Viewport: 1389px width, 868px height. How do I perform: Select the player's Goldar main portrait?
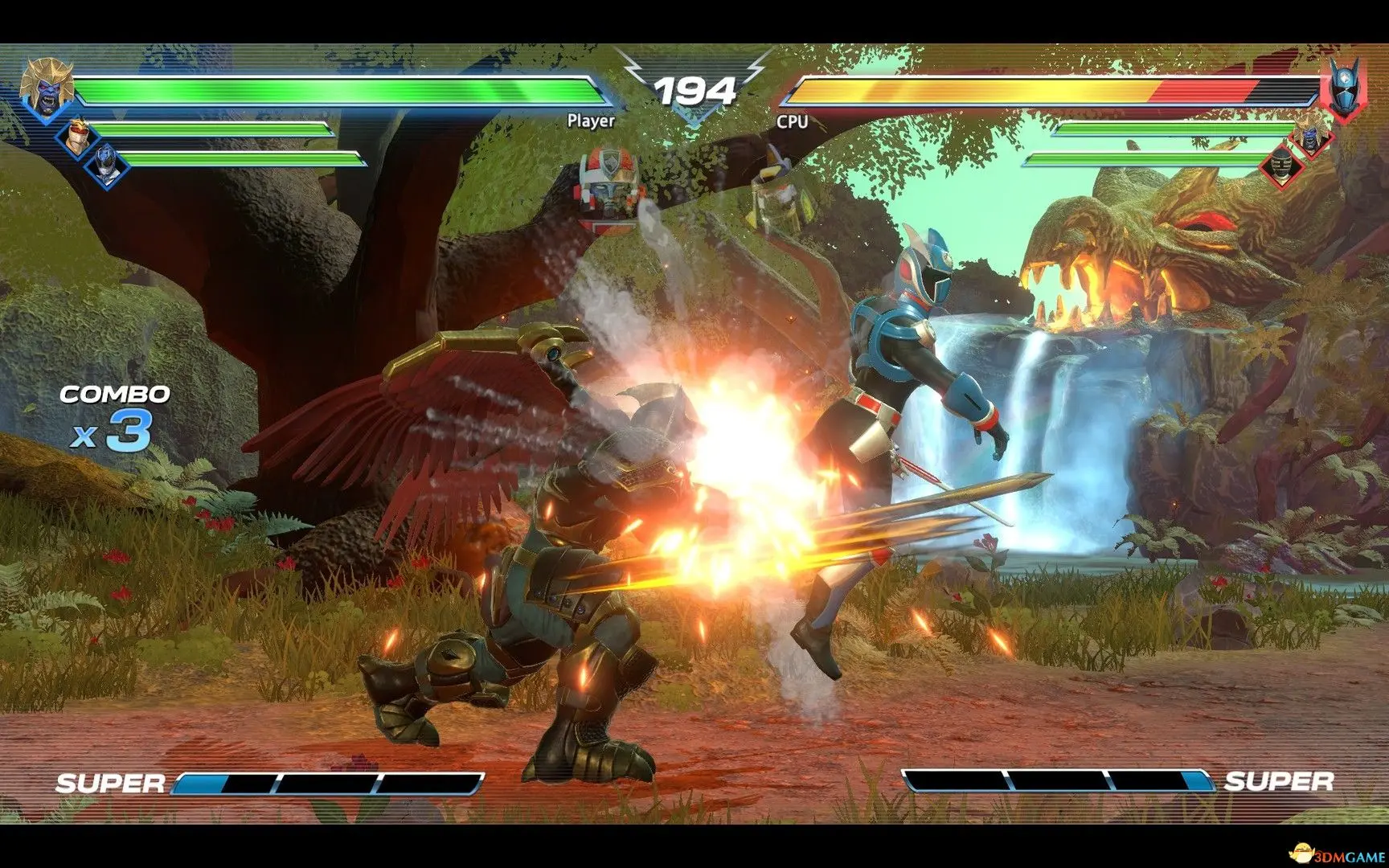pos(46,86)
